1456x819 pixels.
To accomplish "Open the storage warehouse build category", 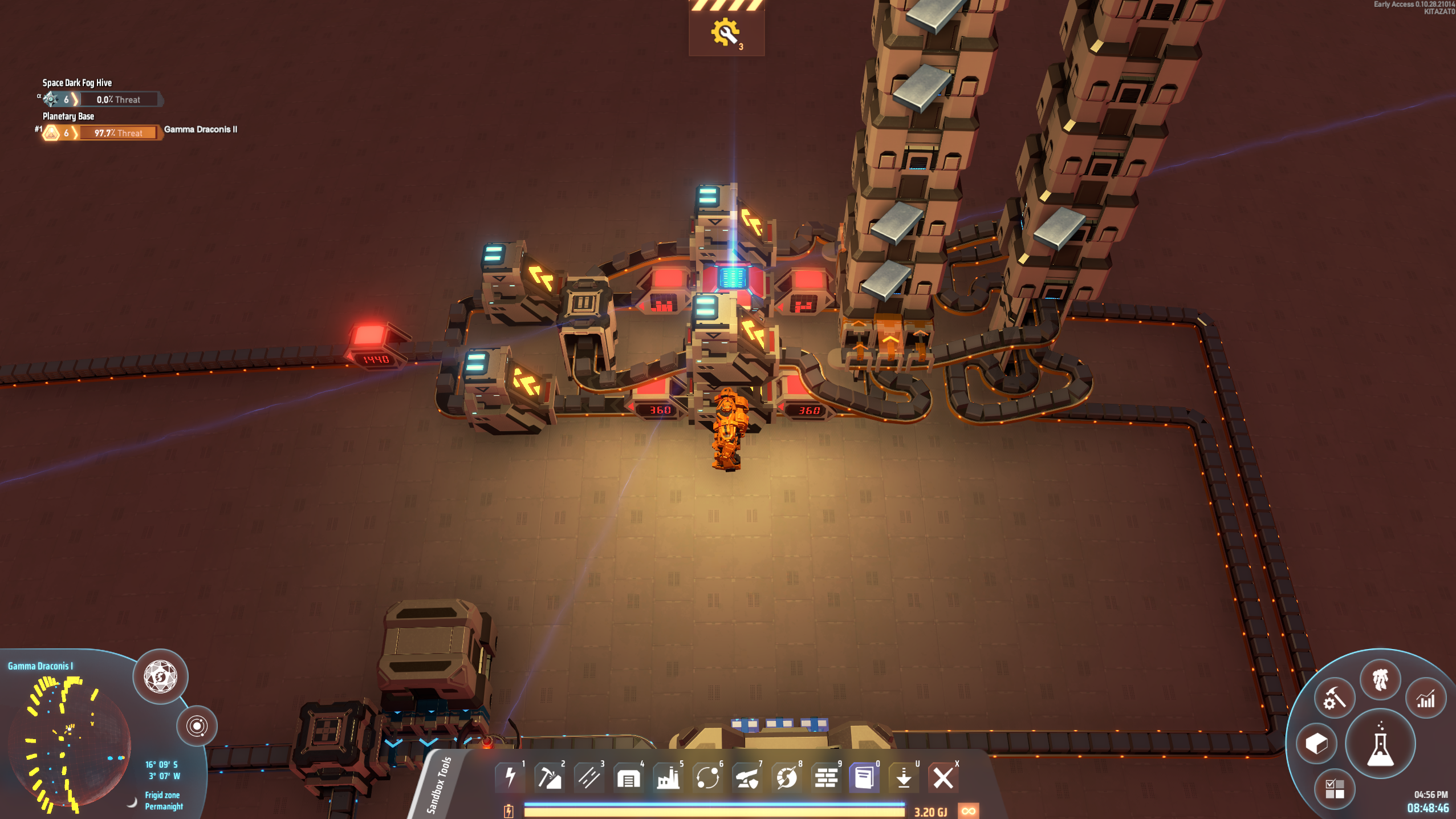I will tap(628, 777).
